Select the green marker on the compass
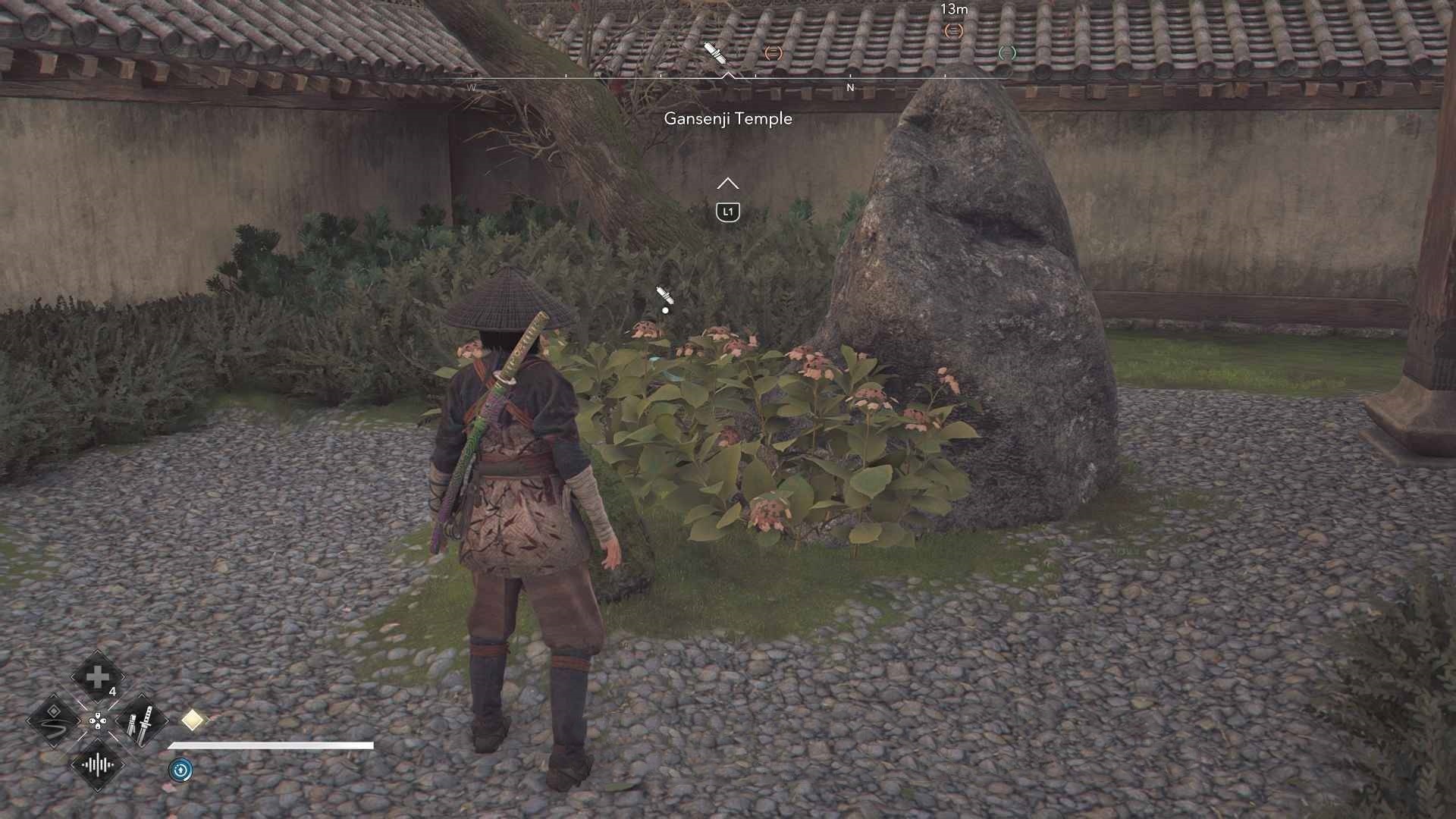Viewport: 1456px width, 819px height. pos(1006,53)
